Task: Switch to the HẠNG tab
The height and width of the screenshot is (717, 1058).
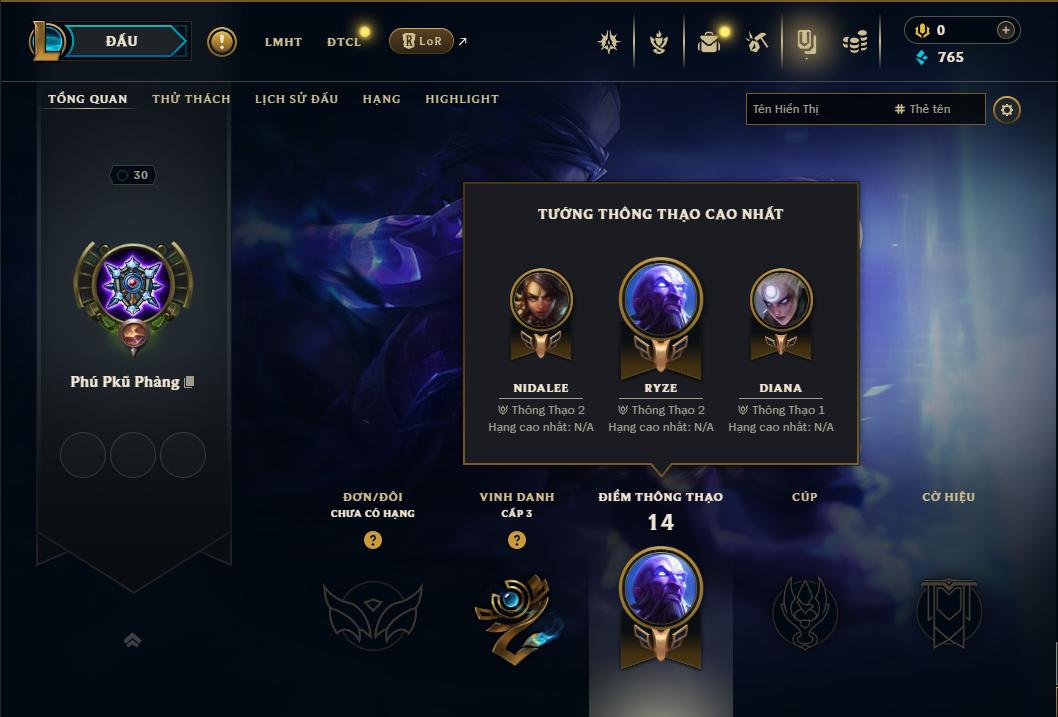Action: (x=381, y=99)
